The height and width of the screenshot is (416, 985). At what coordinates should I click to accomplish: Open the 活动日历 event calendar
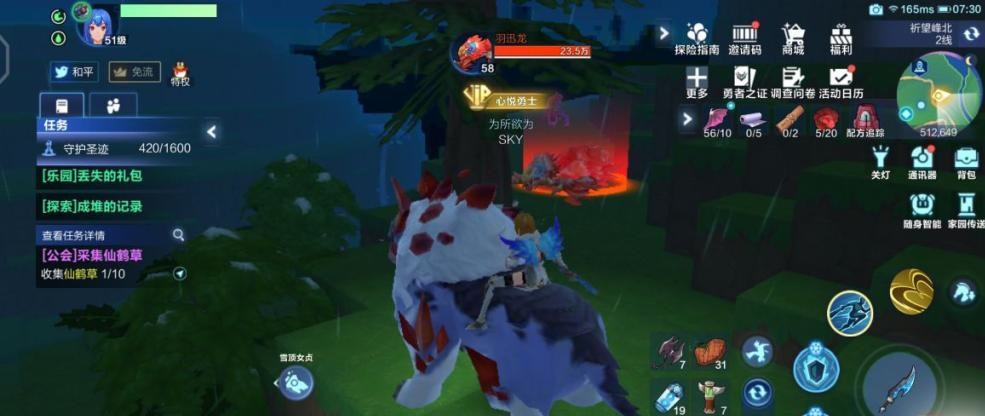tap(841, 81)
